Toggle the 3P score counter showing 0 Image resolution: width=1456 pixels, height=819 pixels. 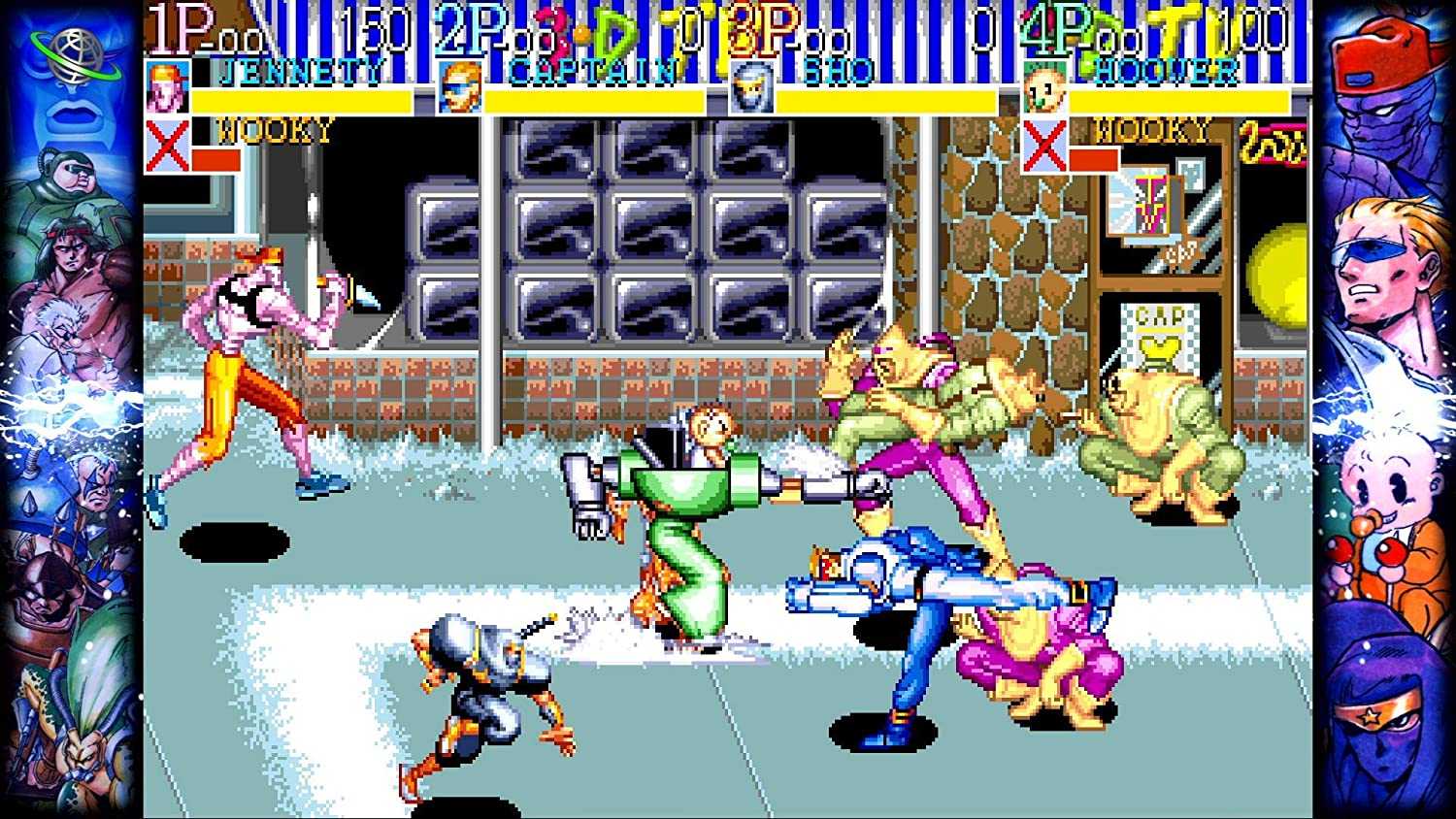981,29
